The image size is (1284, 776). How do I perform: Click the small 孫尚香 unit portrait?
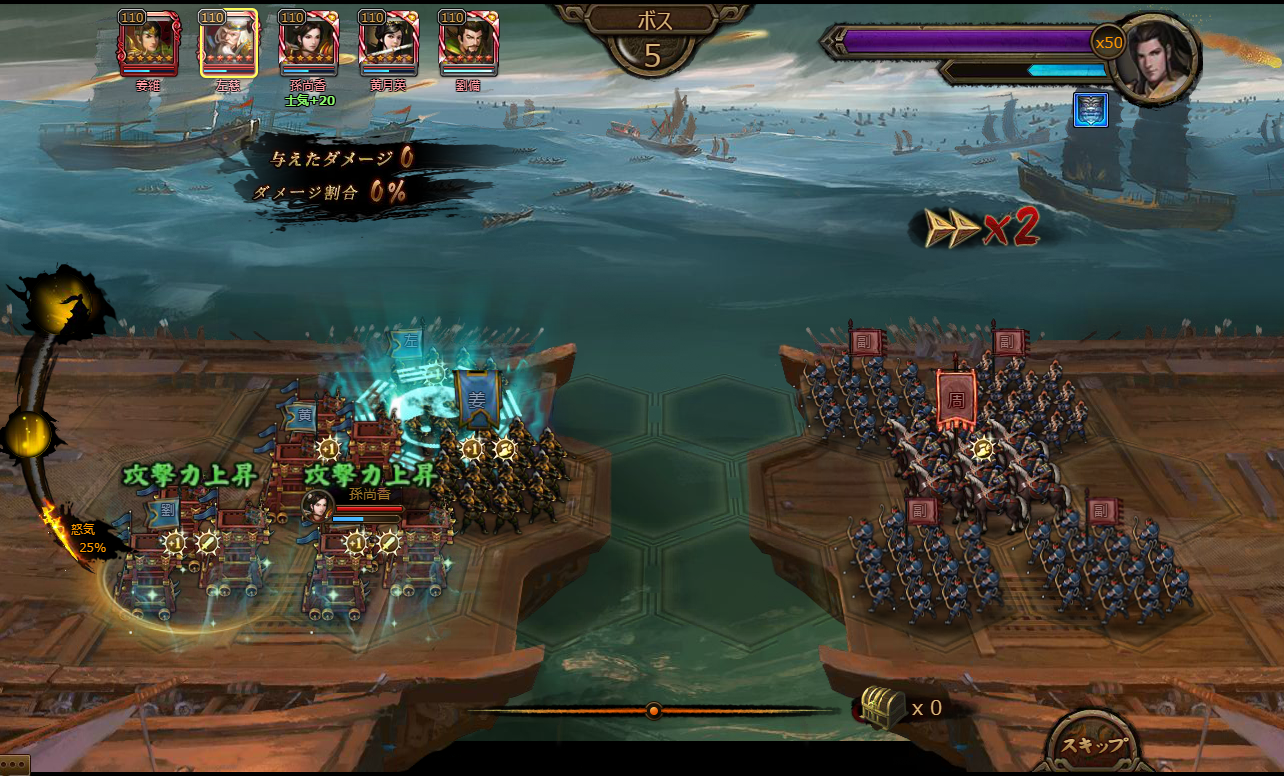tap(318, 505)
